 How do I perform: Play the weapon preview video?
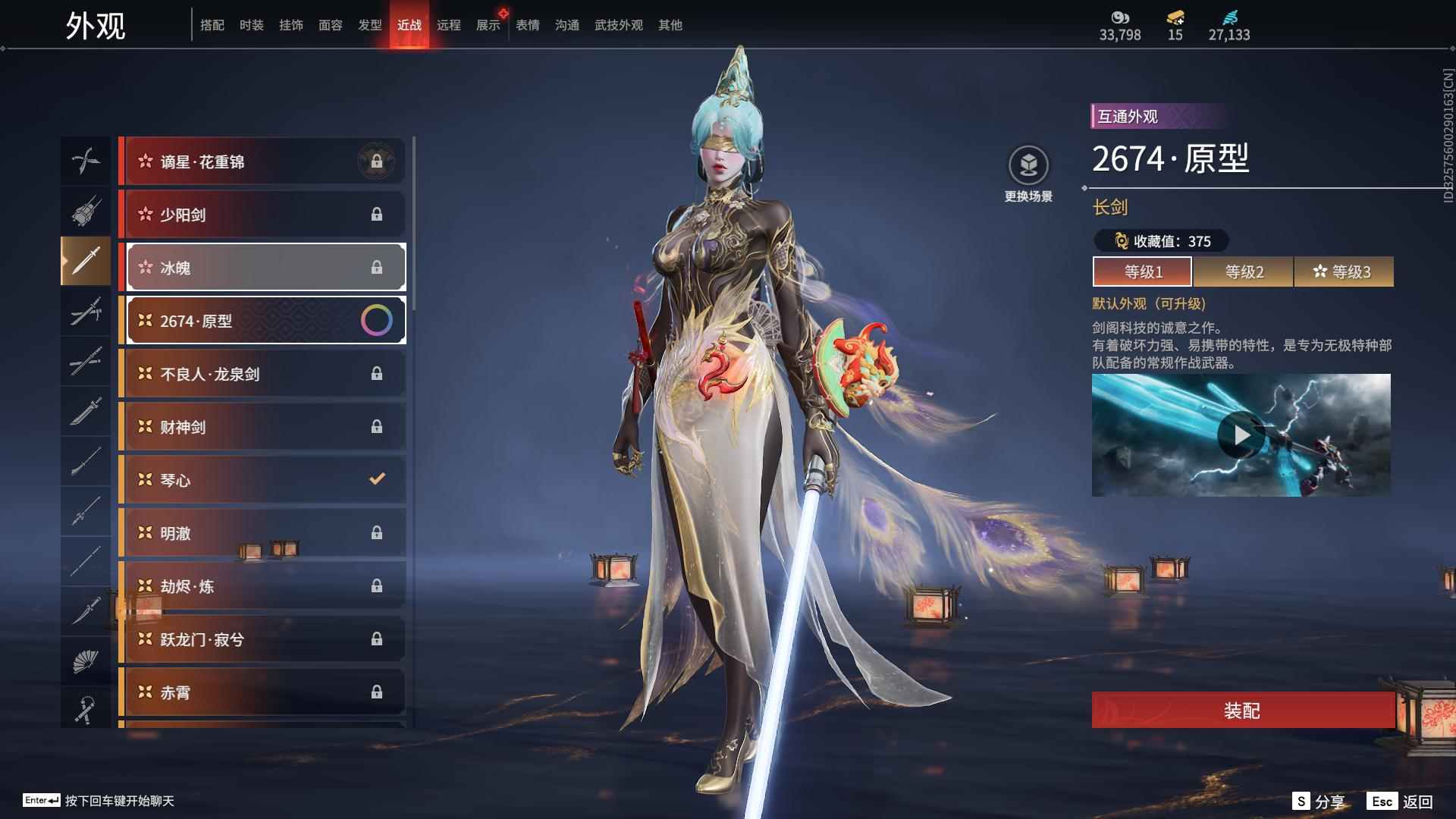pos(1241,435)
